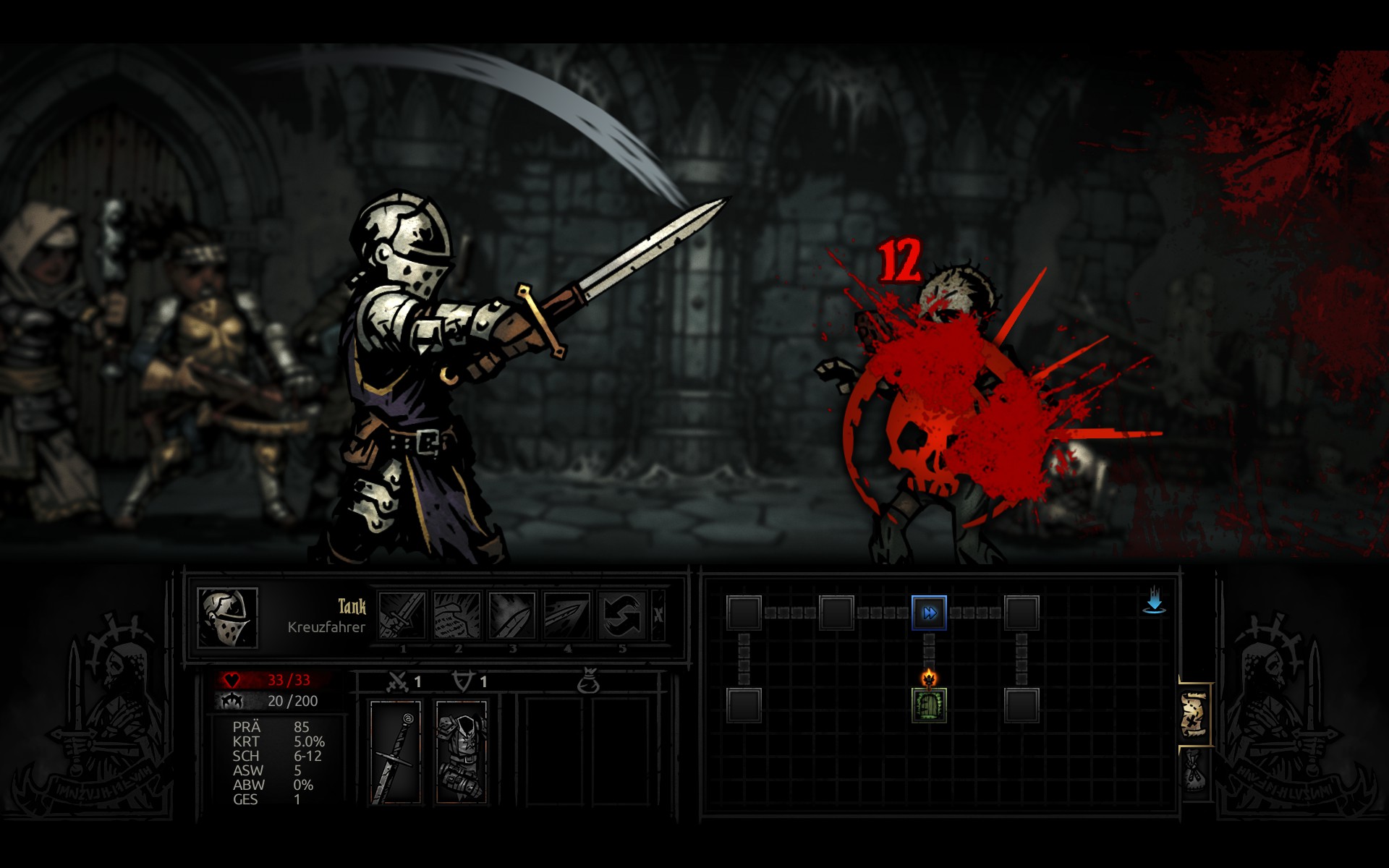Select the blue fast-forward map room
The width and height of the screenshot is (1389, 868).
click(x=929, y=613)
